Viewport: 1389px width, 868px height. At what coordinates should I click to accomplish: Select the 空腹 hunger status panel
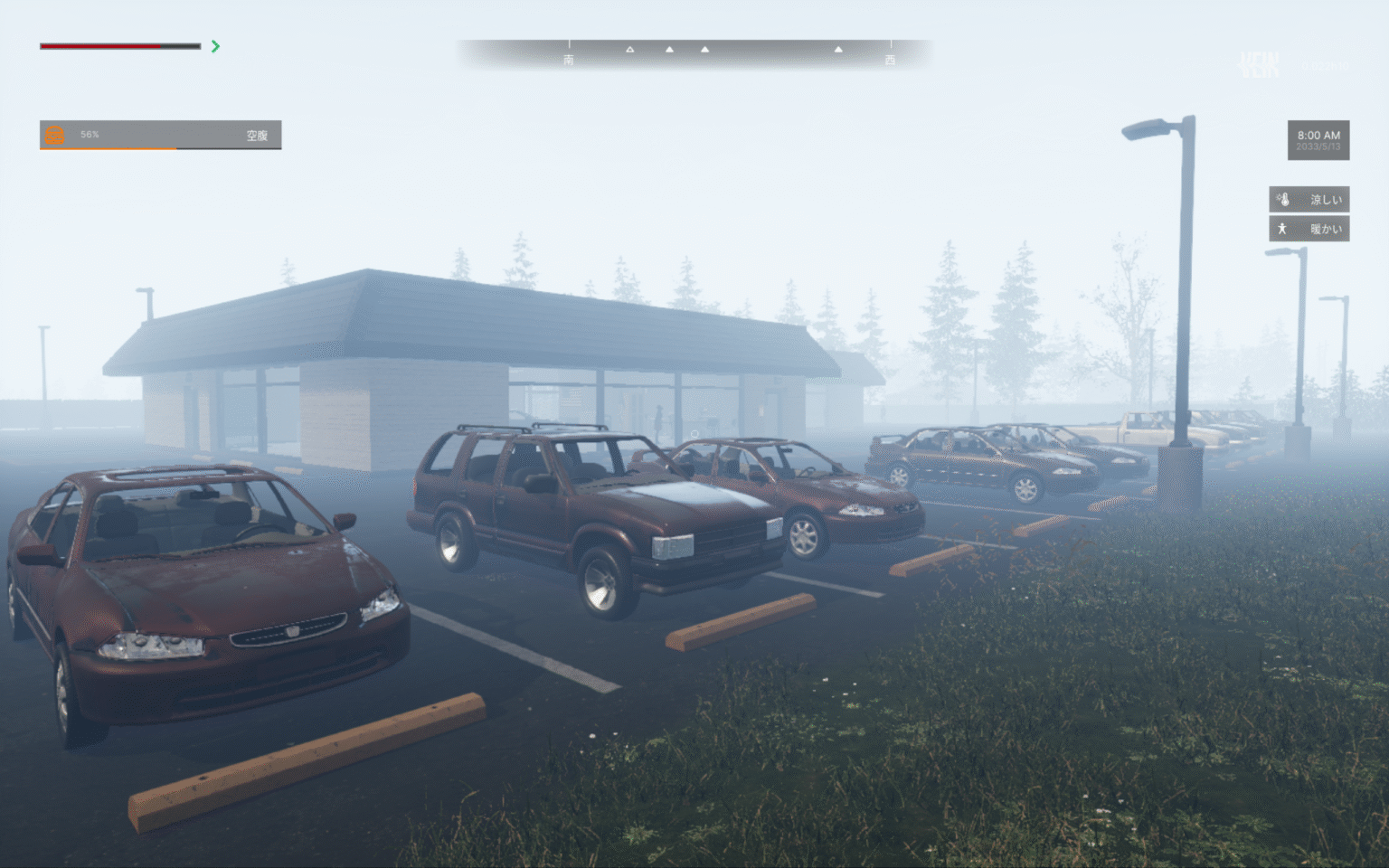pyautogui.click(x=160, y=135)
